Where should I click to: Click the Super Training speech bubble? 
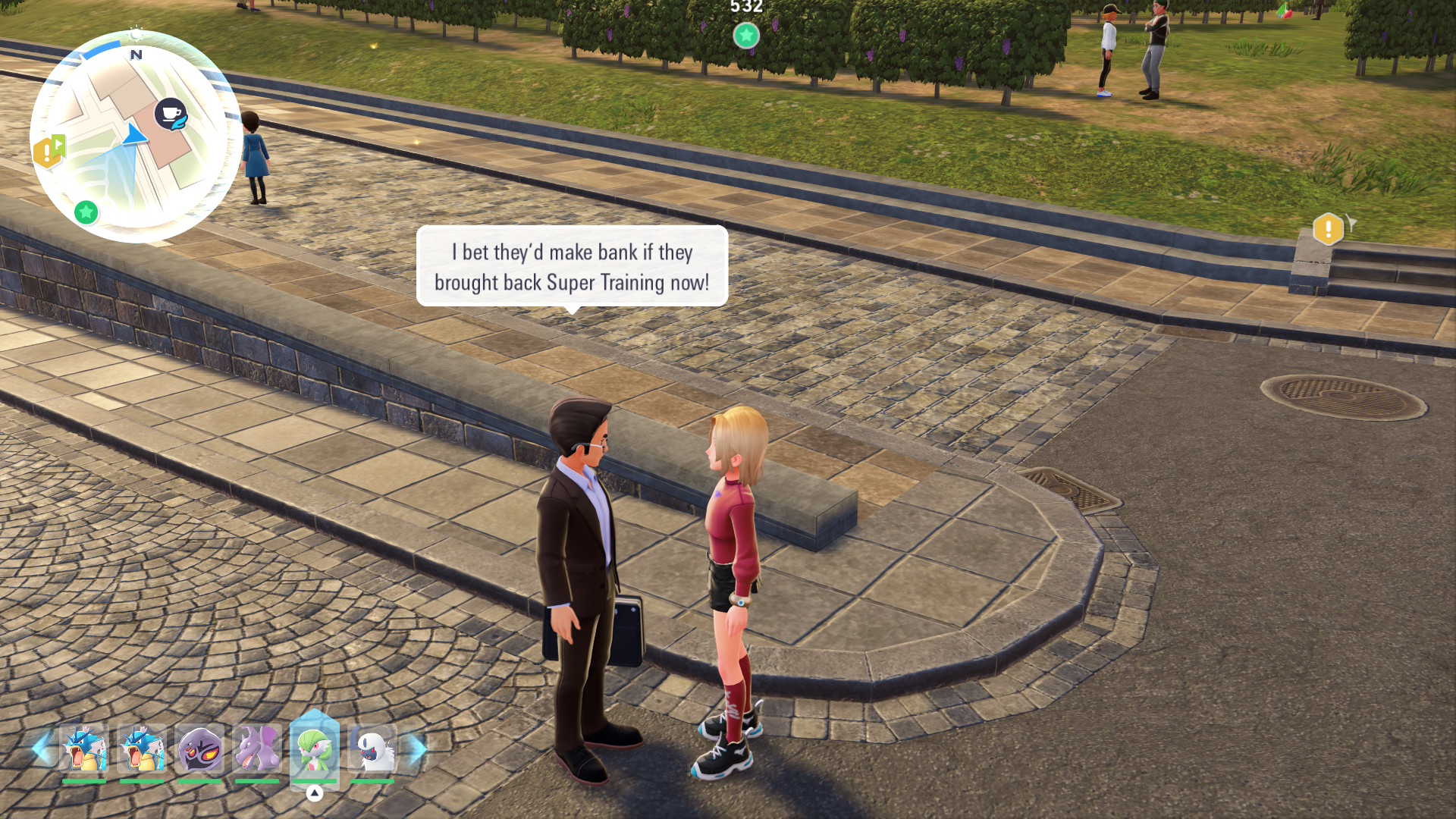coord(572,267)
